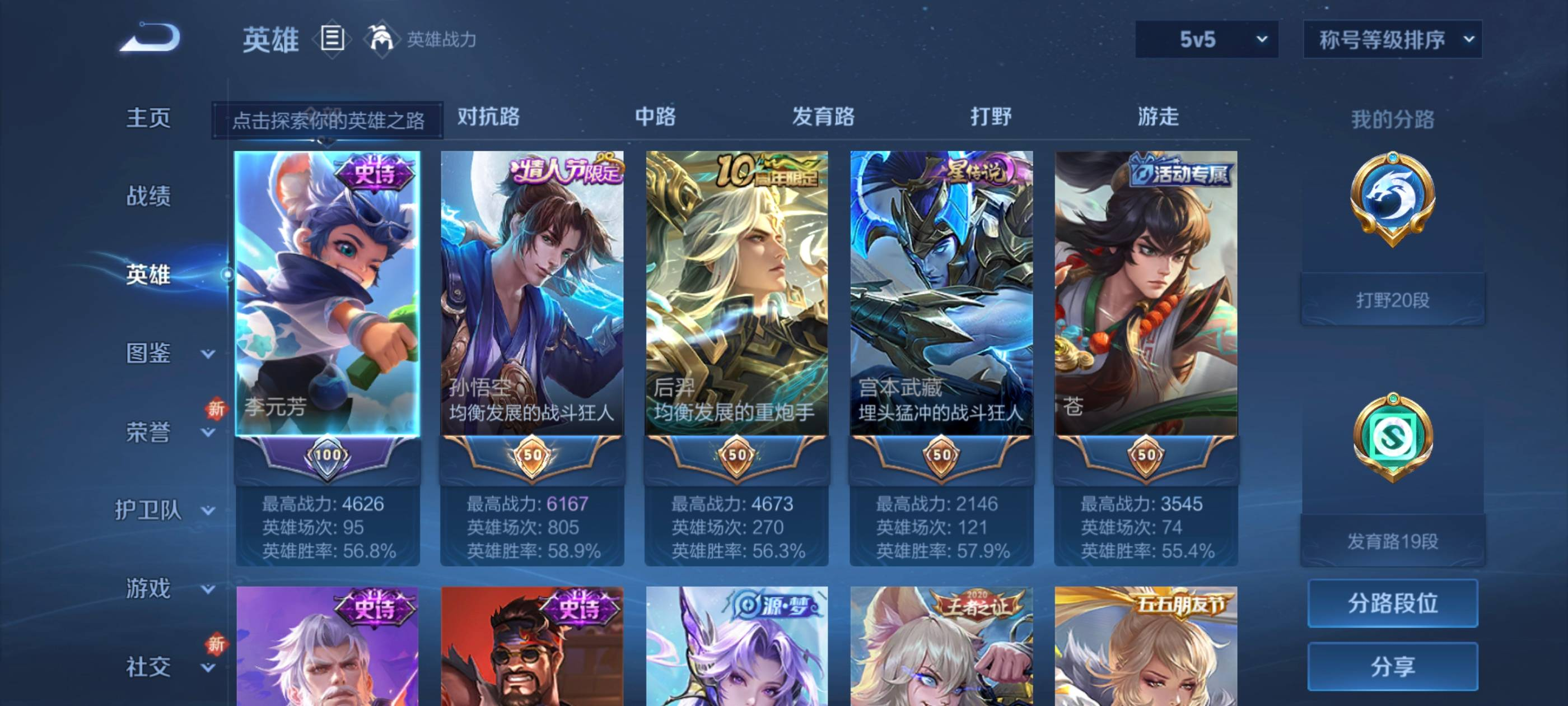Go back with the return arrow
The width and height of the screenshot is (1568, 706).
click(150, 38)
